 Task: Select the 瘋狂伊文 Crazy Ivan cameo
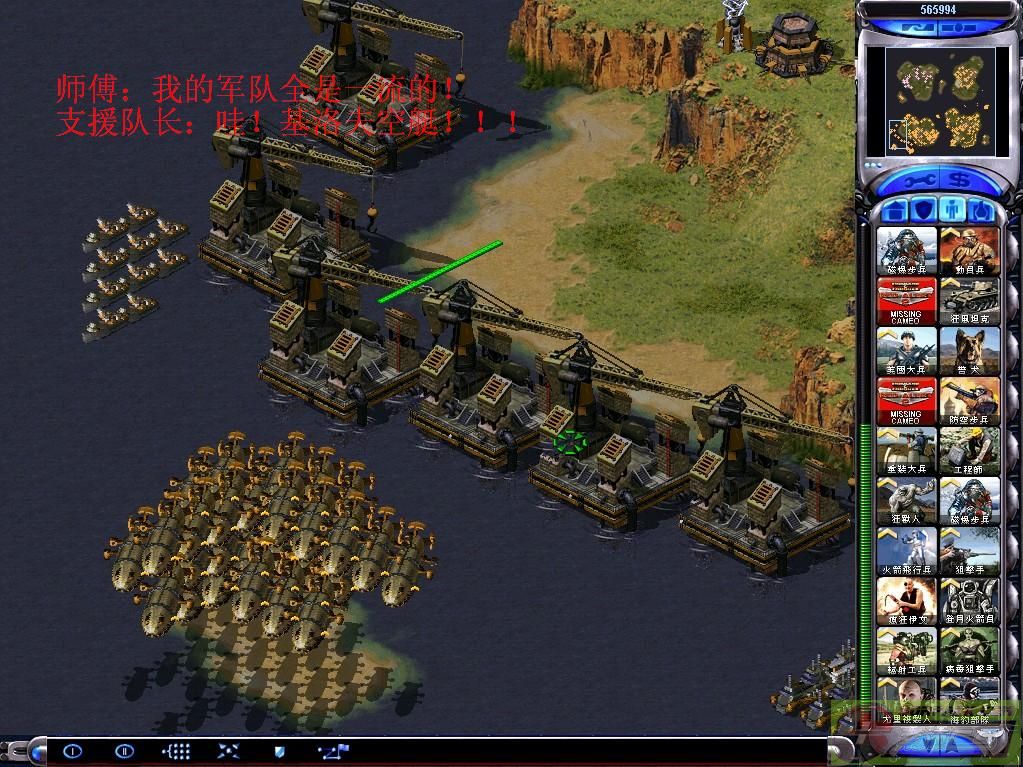tap(907, 601)
